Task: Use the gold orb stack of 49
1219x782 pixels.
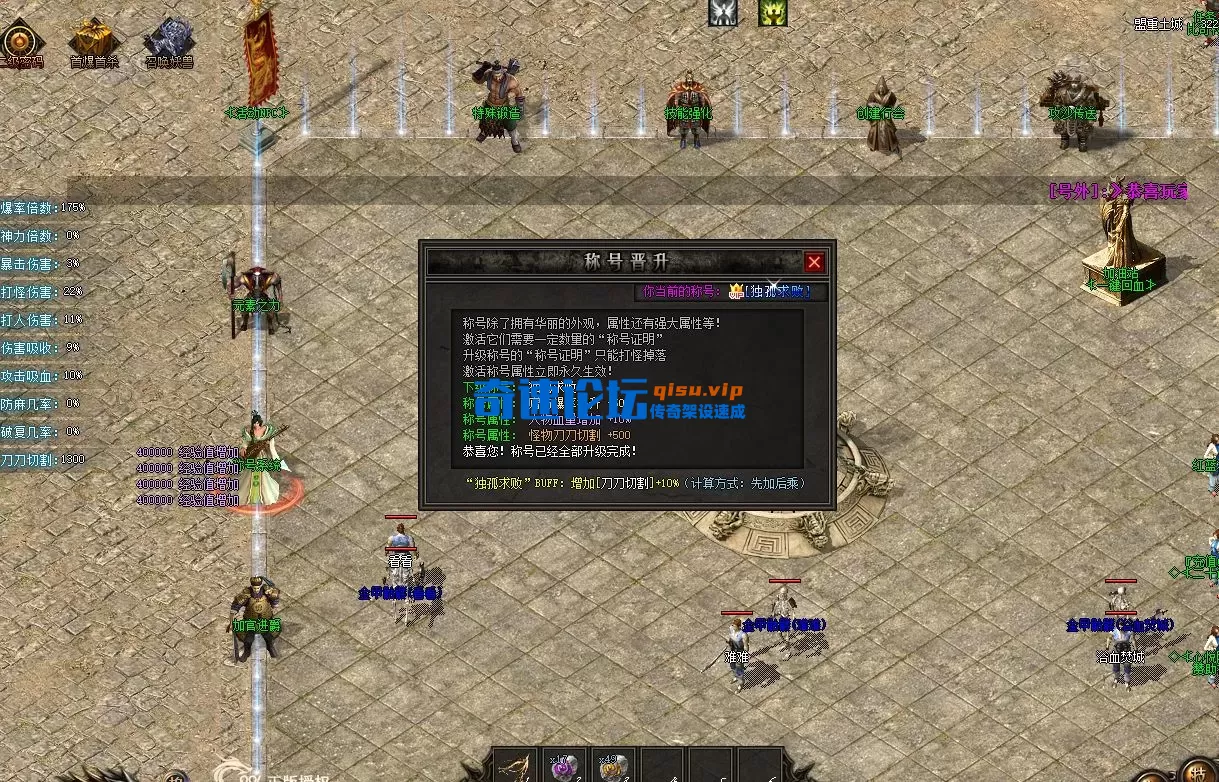Action: [613, 767]
